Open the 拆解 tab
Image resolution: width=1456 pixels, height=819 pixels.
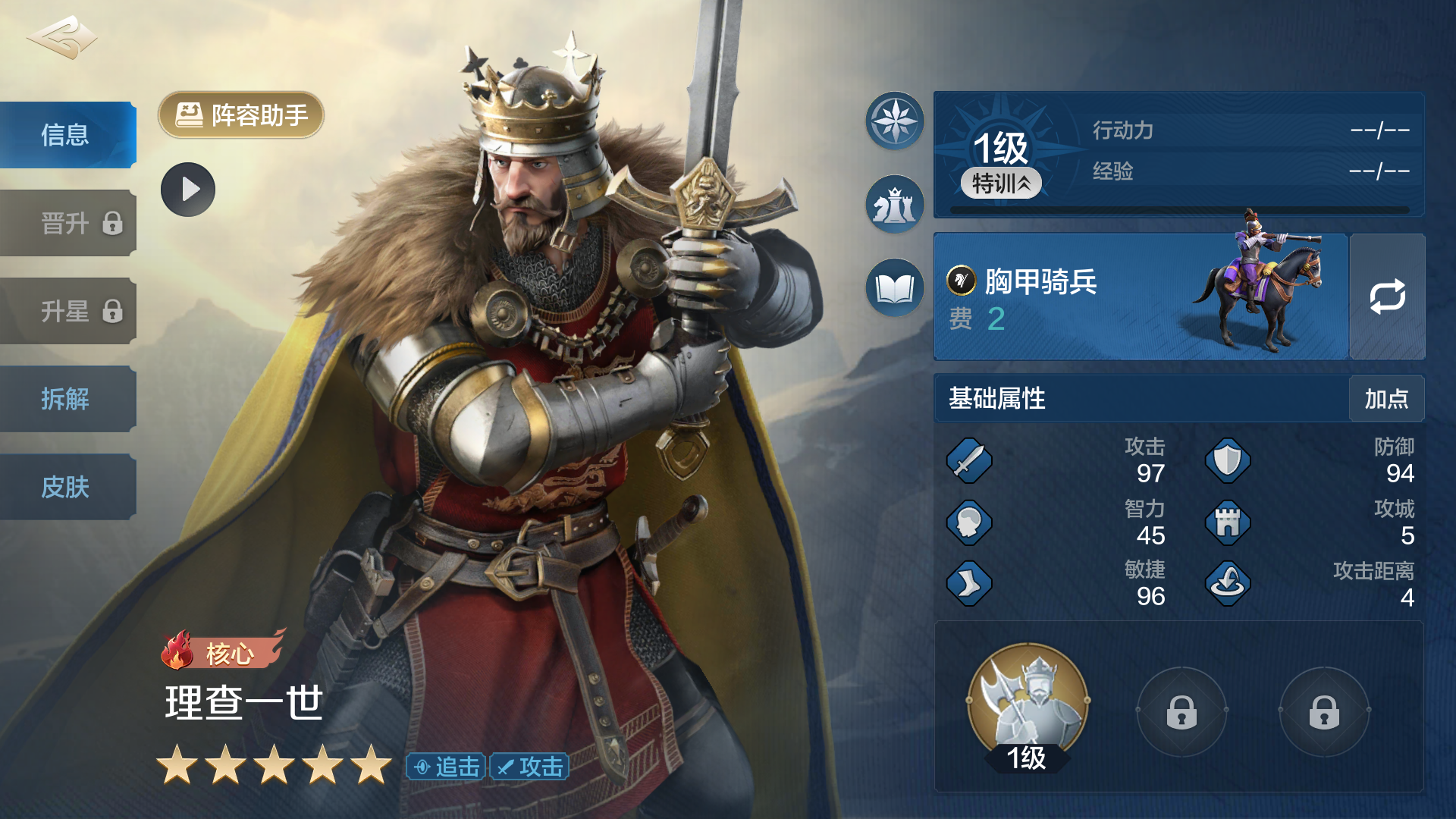click(x=67, y=399)
